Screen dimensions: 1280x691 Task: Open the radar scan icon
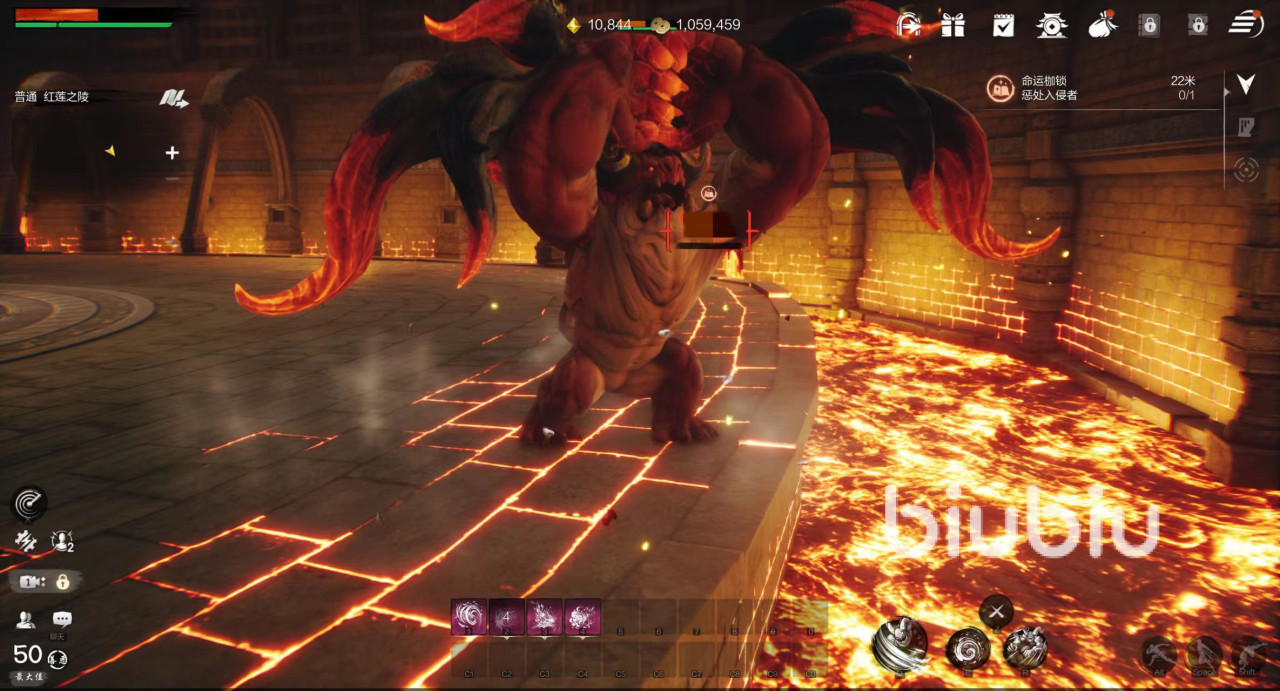(x=29, y=503)
